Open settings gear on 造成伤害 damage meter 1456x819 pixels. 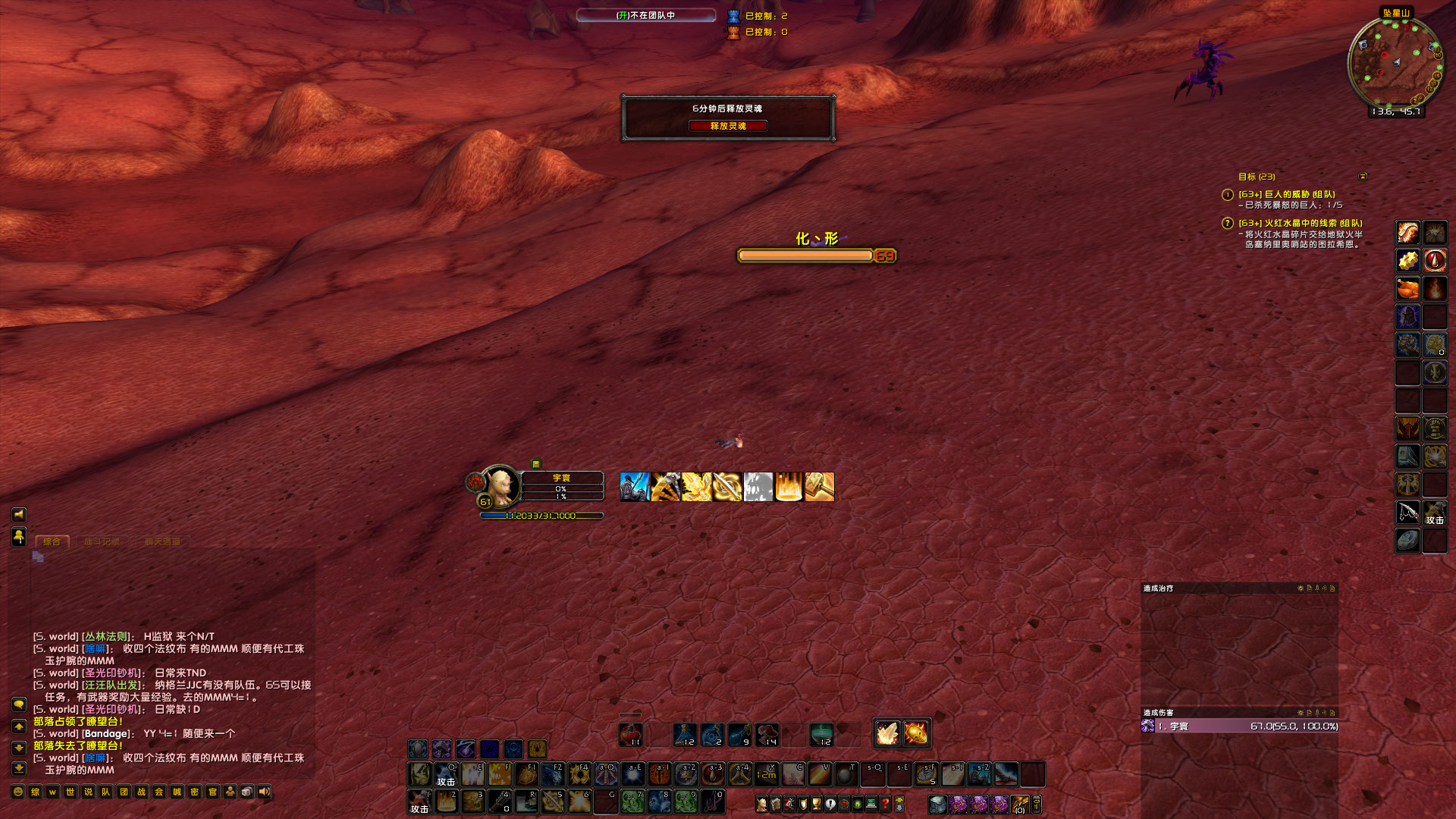(1301, 714)
